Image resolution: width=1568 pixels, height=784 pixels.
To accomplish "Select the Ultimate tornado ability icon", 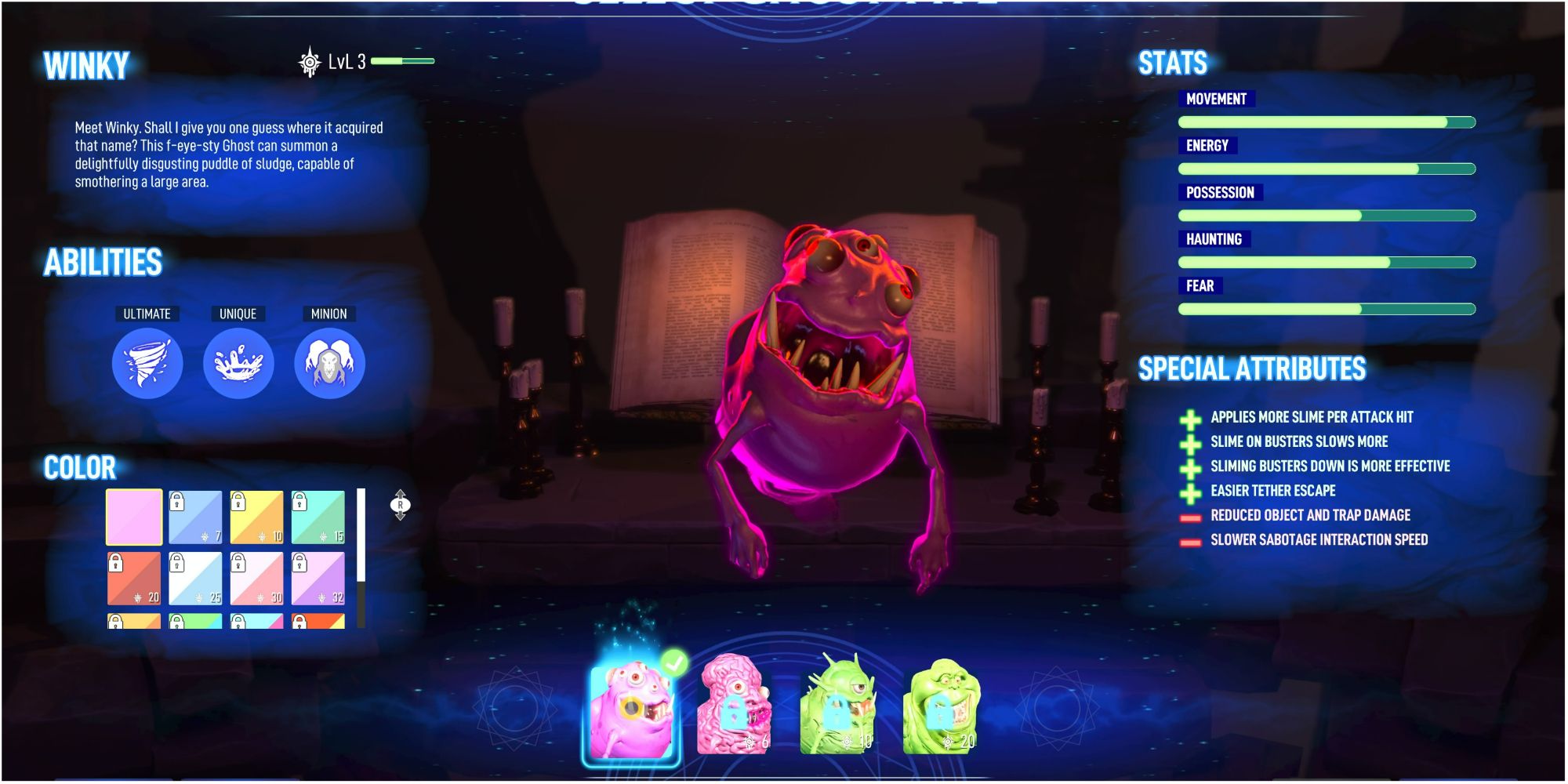I will point(147,363).
